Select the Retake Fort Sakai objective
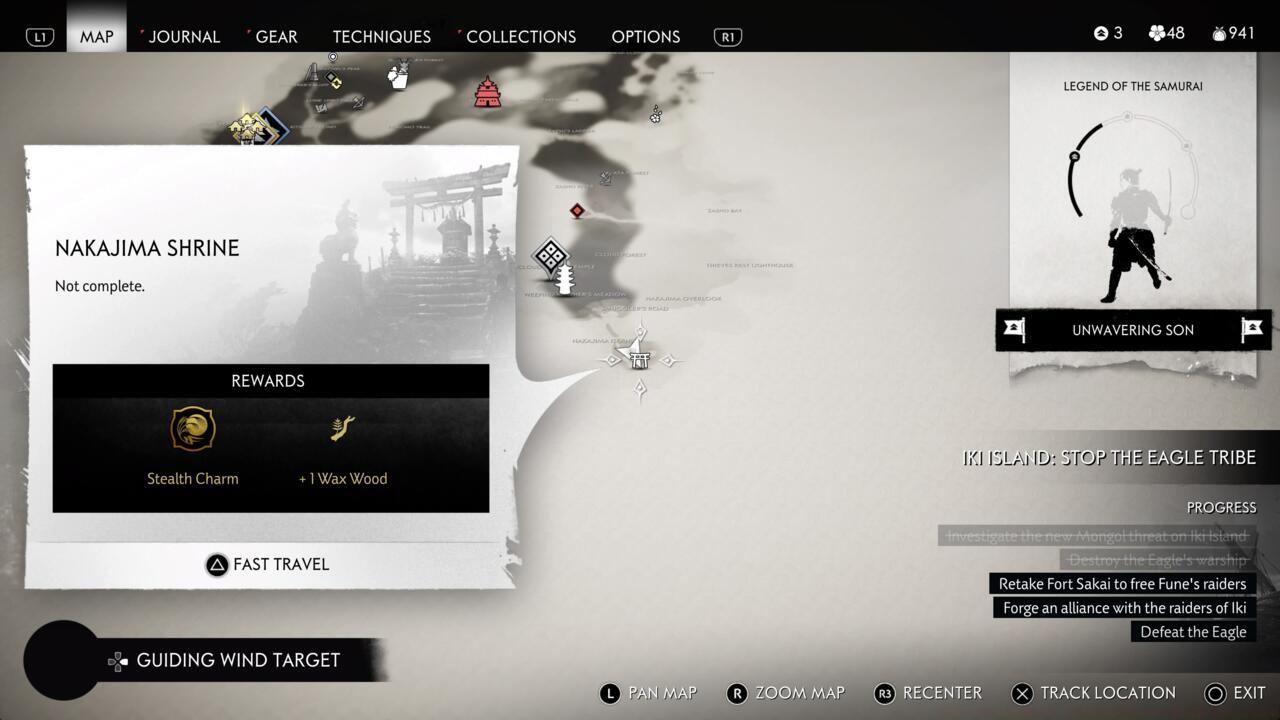 (1122, 584)
